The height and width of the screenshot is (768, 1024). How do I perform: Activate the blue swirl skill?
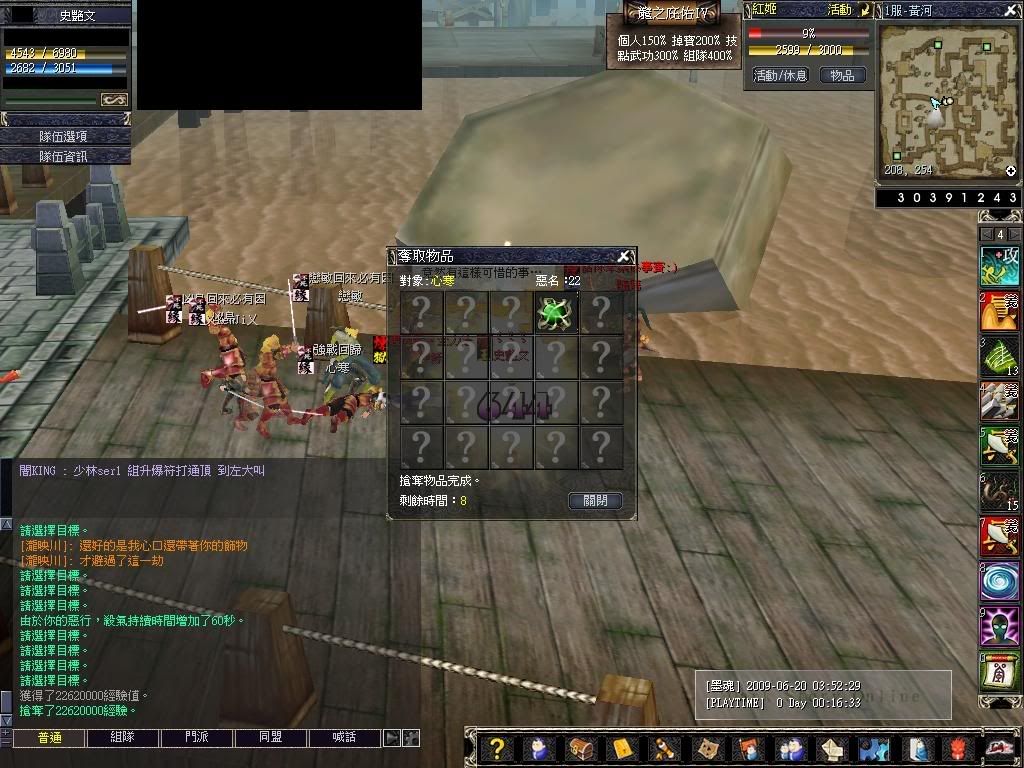coord(999,583)
